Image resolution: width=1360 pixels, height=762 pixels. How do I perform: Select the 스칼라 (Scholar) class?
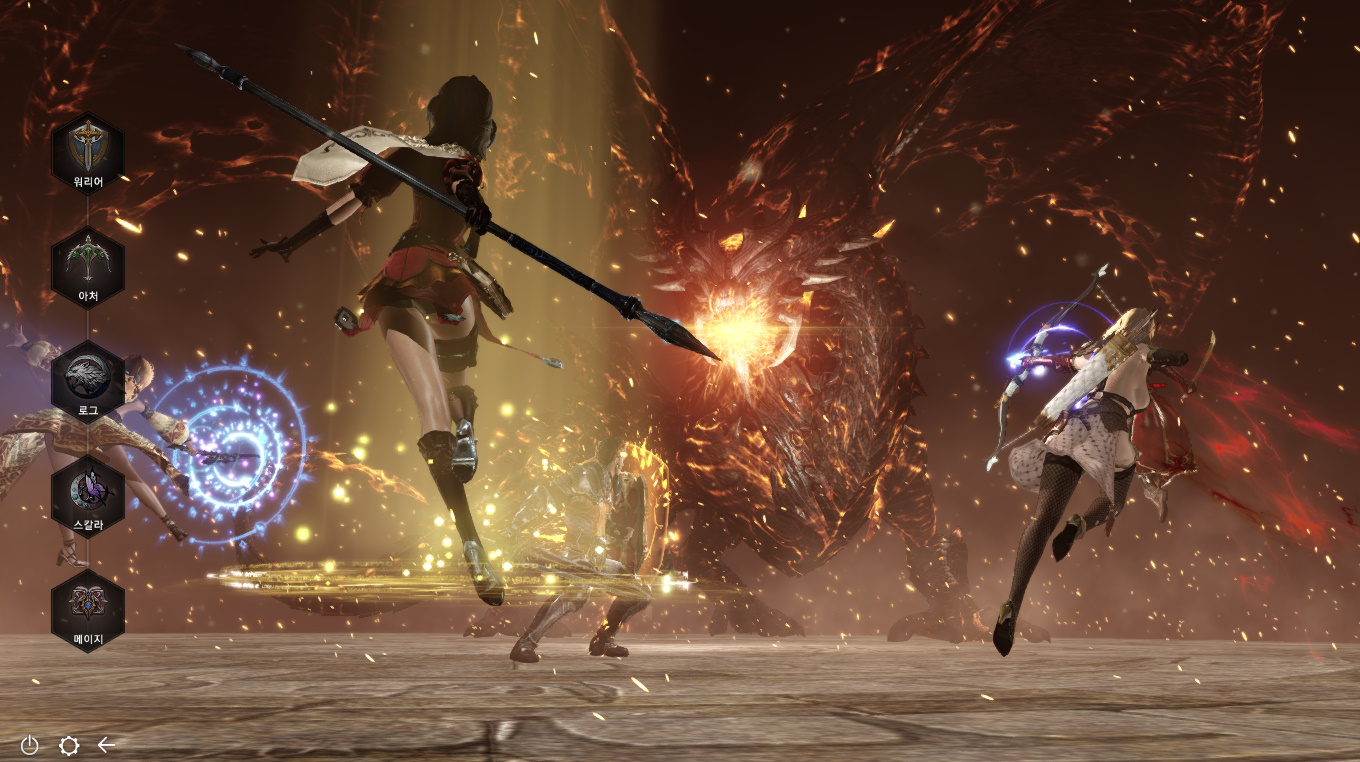pyautogui.click(x=88, y=497)
